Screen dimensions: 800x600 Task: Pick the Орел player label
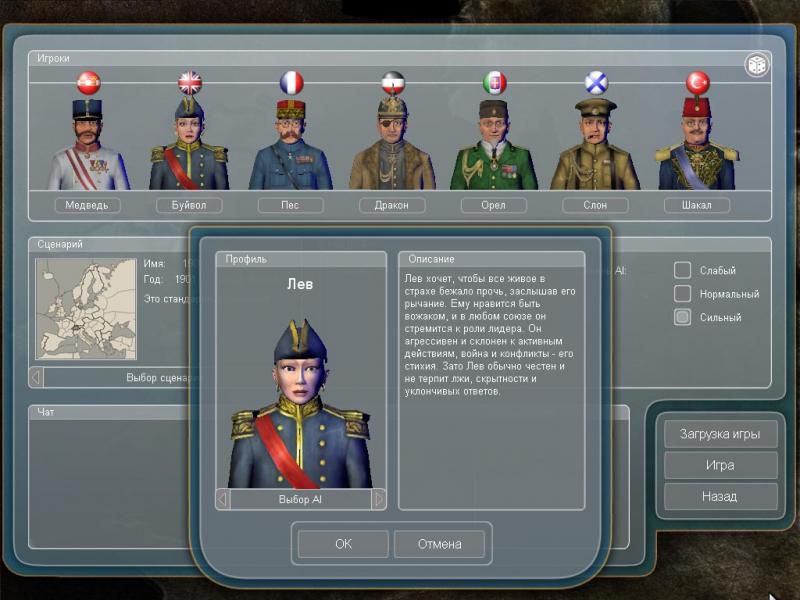point(494,205)
